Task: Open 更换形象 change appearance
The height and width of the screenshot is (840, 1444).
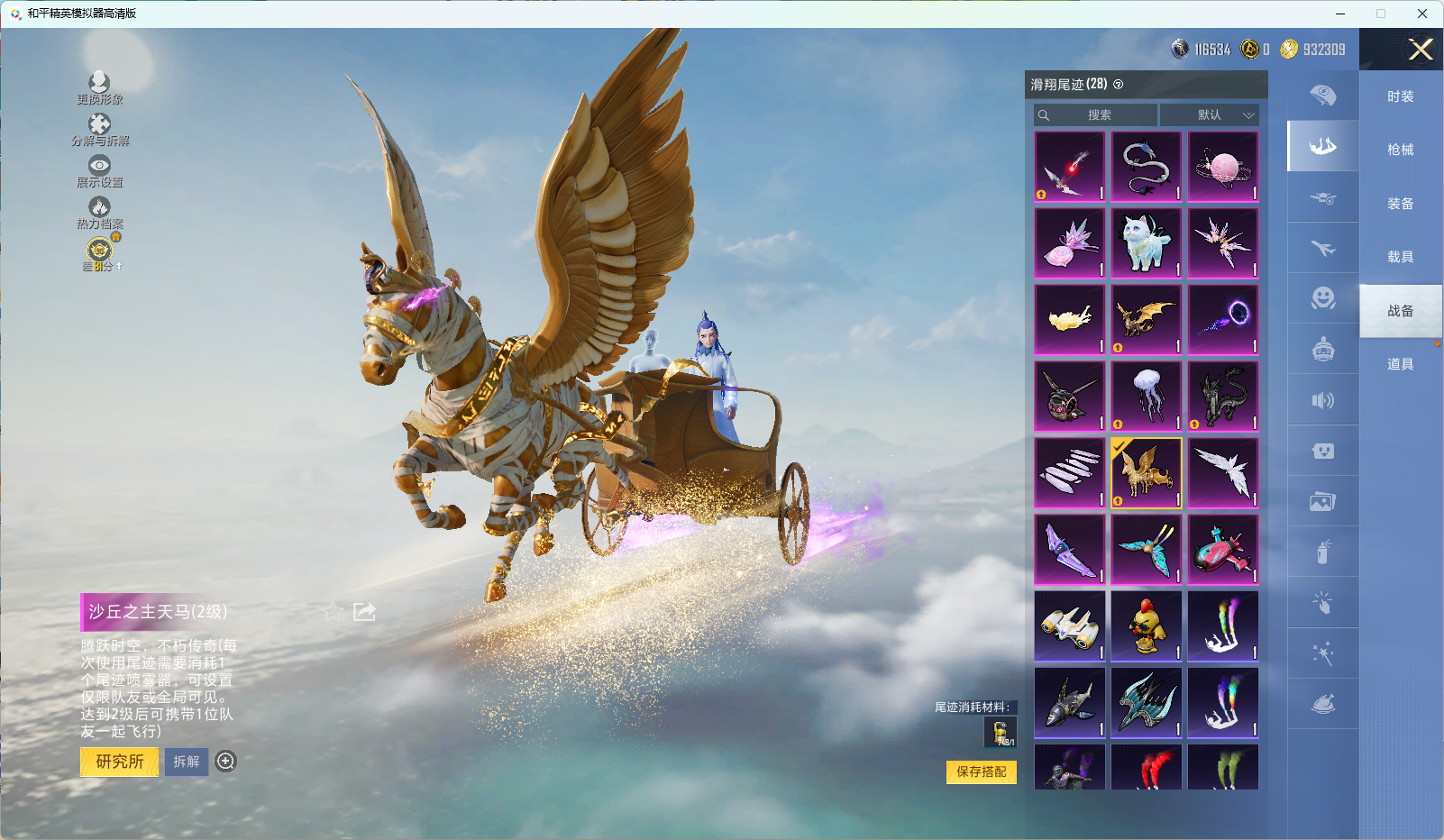Action: (99, 87)
